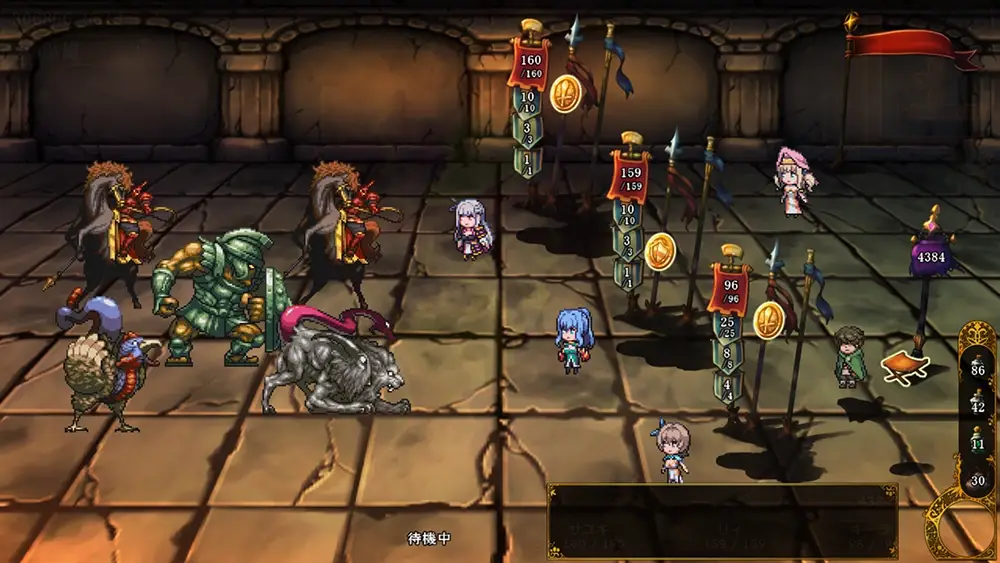Use the green potion with count 11
This screenshot has height=563, width=1000.
coord(977,441)
